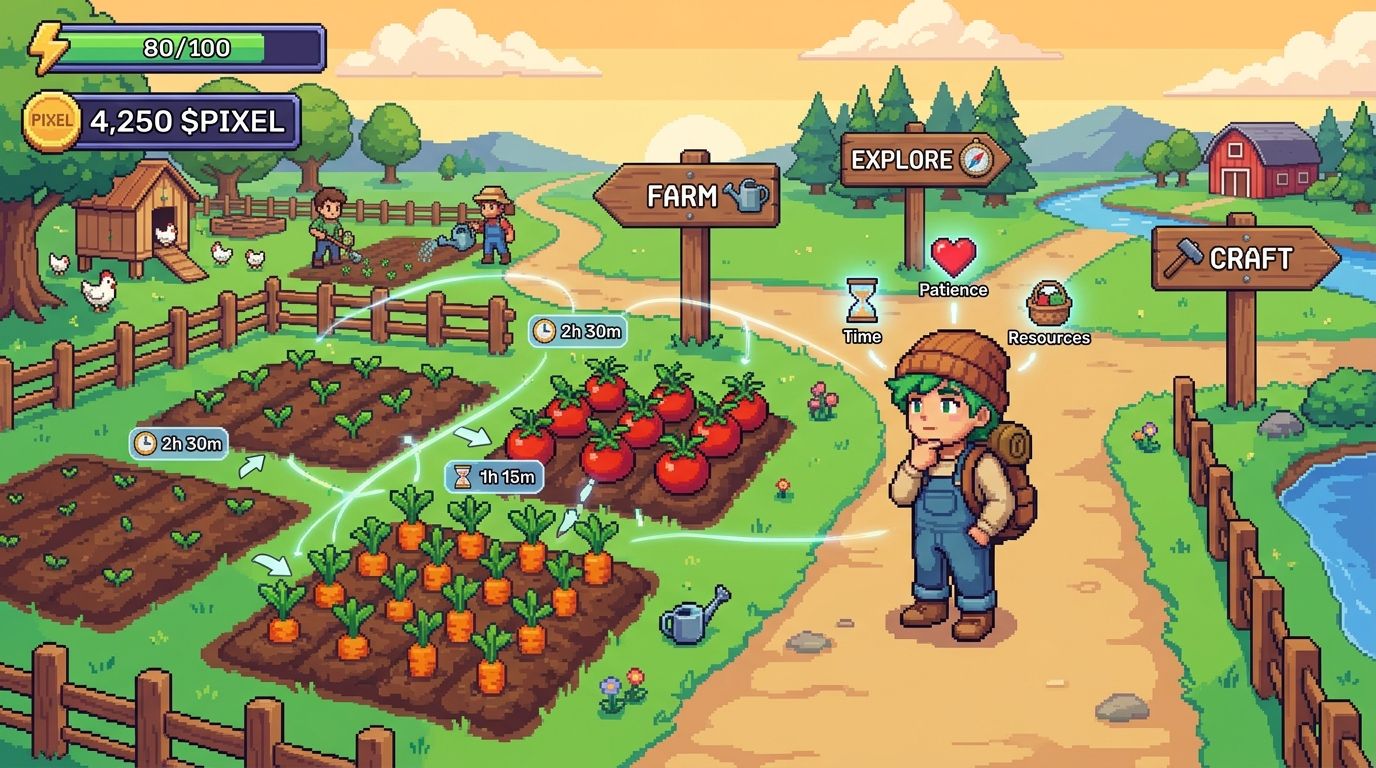Choose the EXPLORE signpost
This screenshot has width=1376, height=768.
918,160
